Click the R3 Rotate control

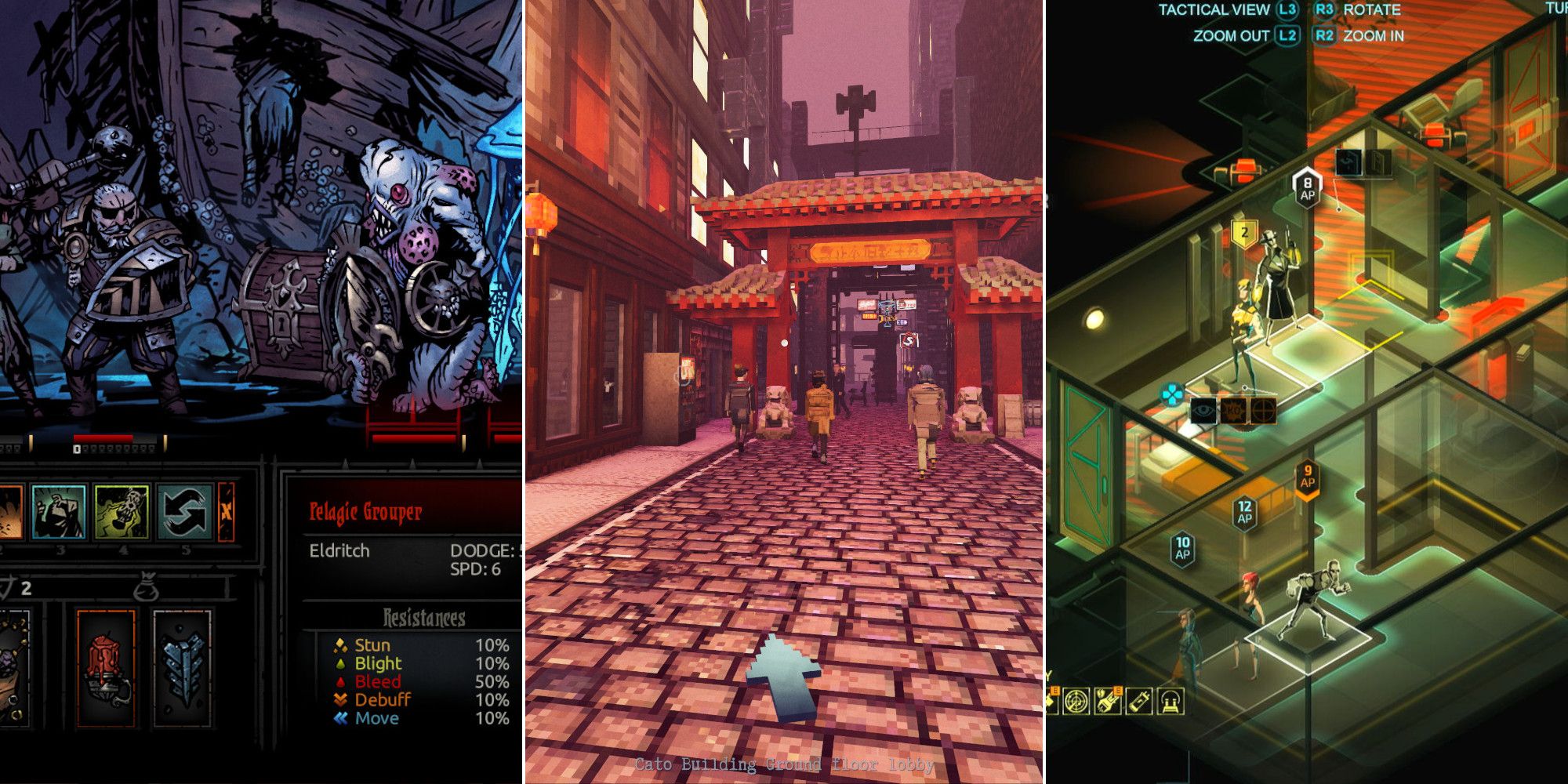tap(1327, 9)
